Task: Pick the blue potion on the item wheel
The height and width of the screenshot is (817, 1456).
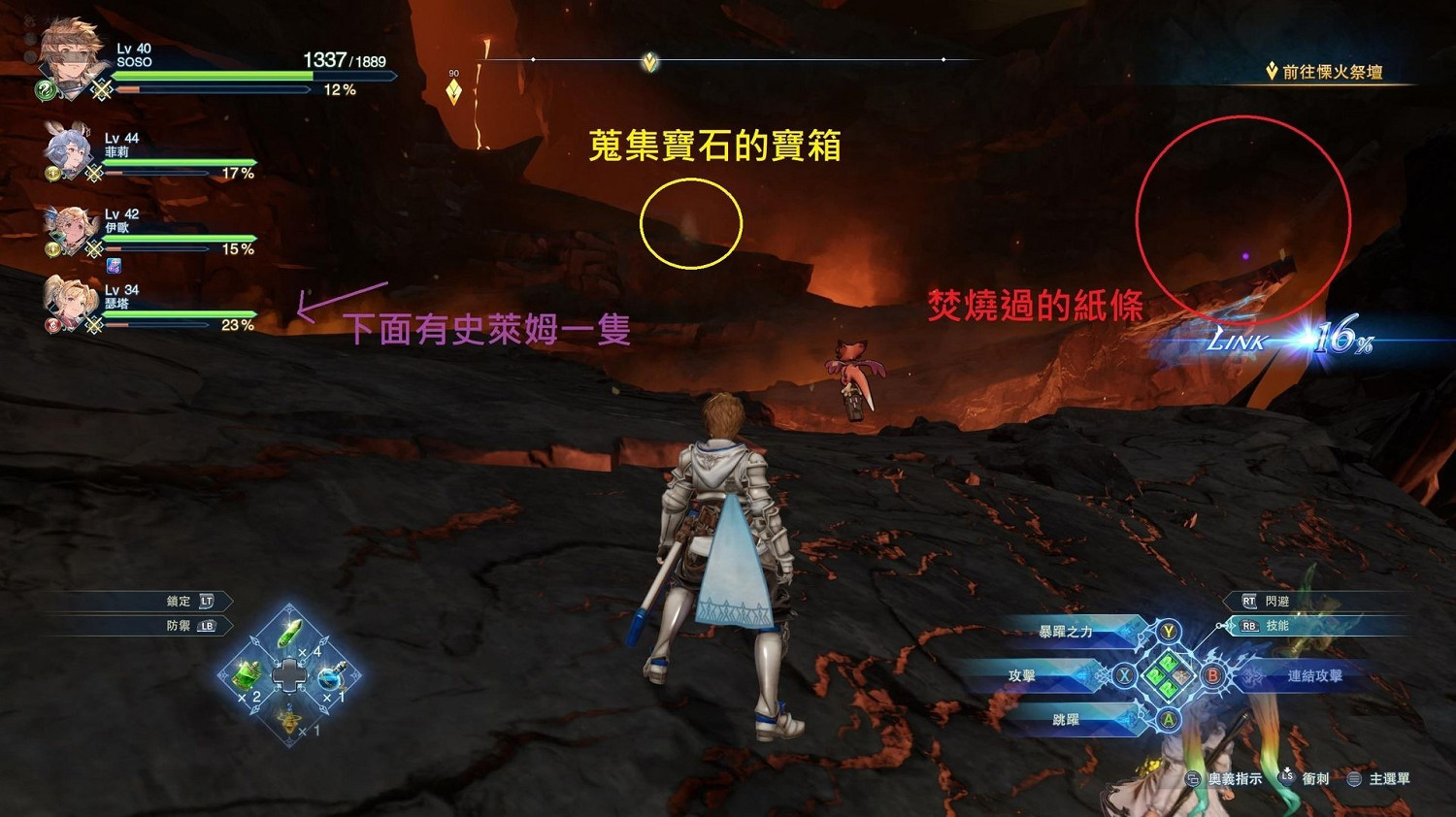Action: click(331, 678)
